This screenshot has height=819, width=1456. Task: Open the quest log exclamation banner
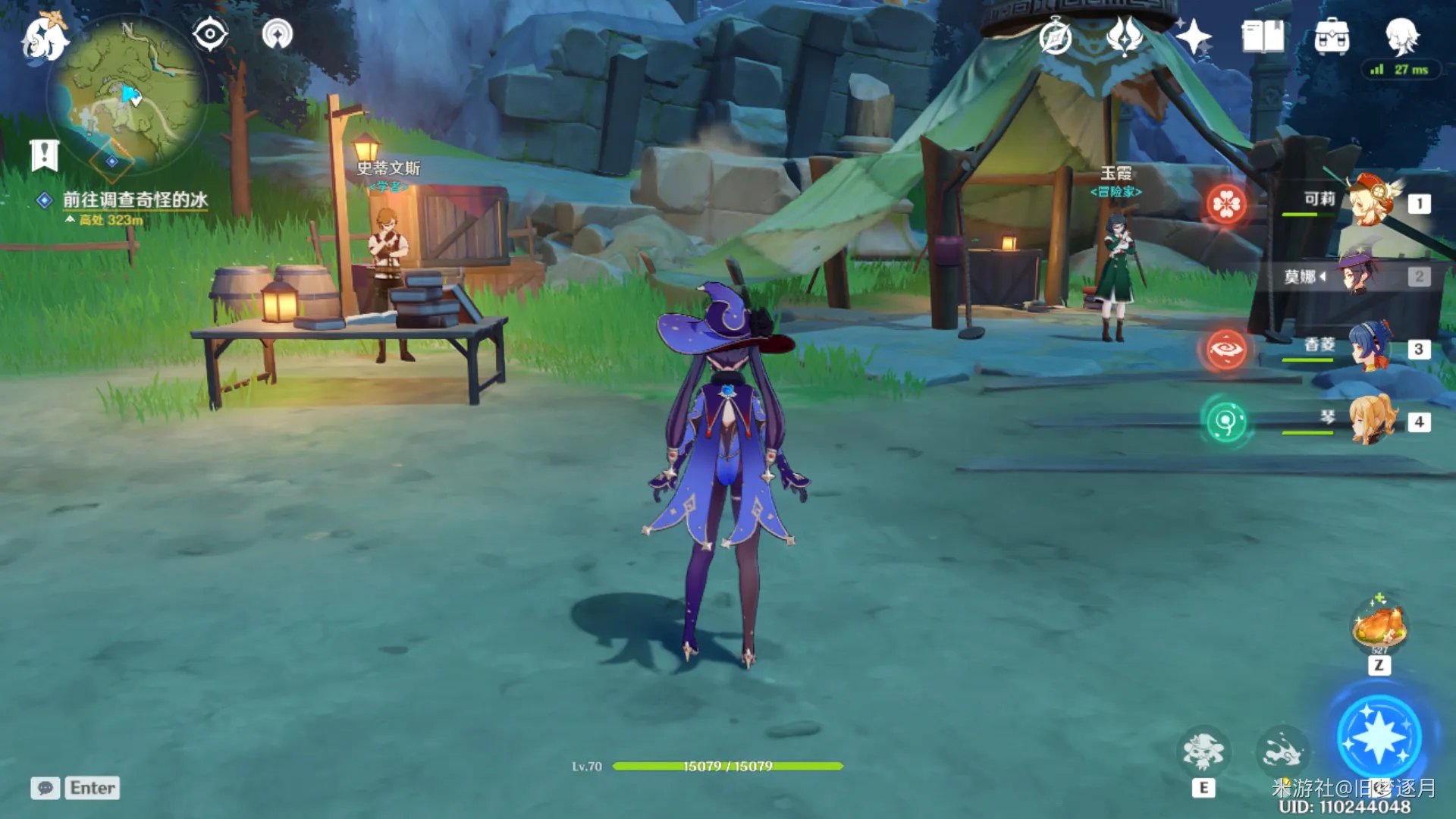tap(45, 155)
